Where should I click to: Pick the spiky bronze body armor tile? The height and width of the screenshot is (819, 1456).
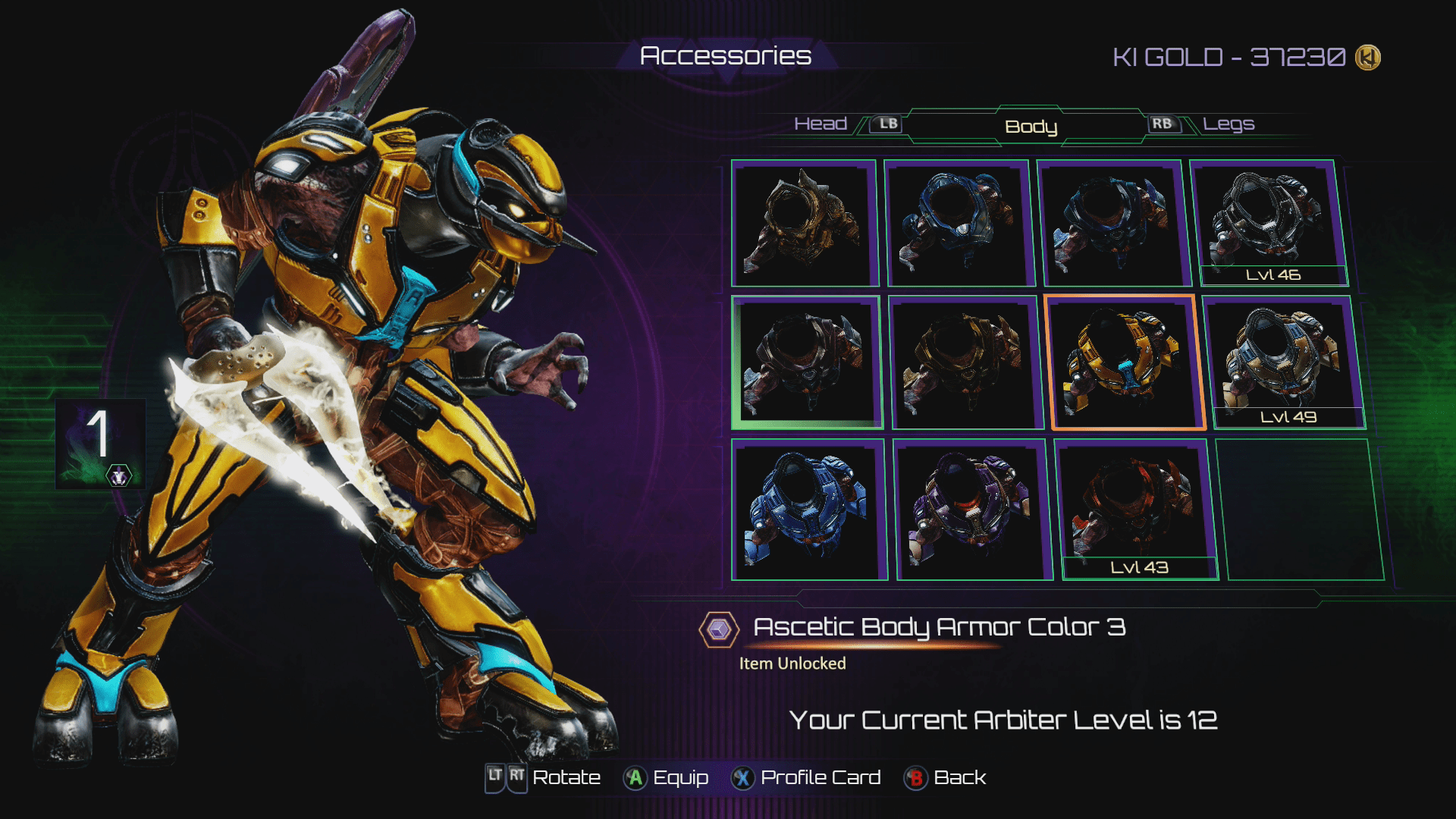coord(803,223)
